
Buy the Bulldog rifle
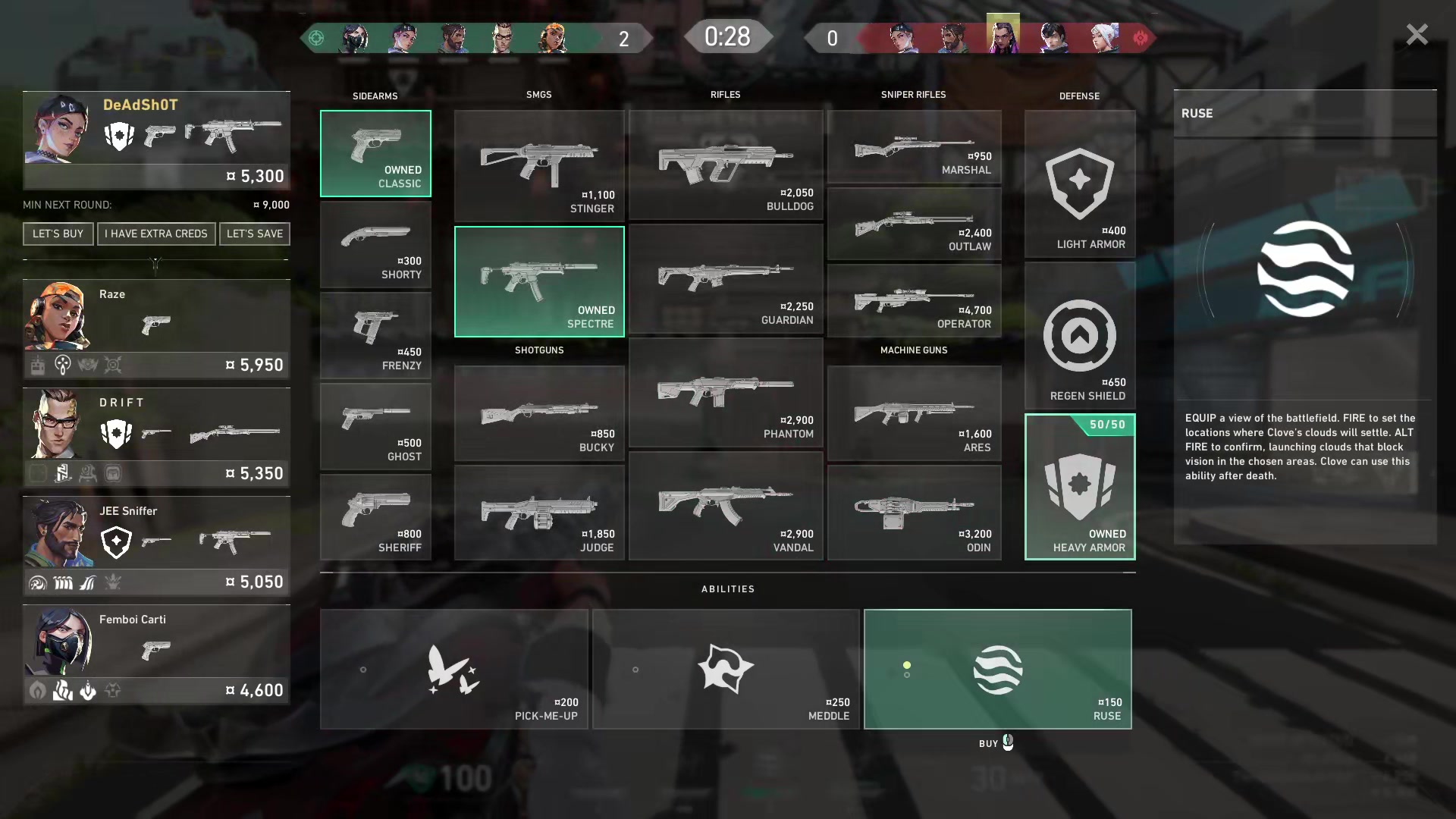(726, 165)
